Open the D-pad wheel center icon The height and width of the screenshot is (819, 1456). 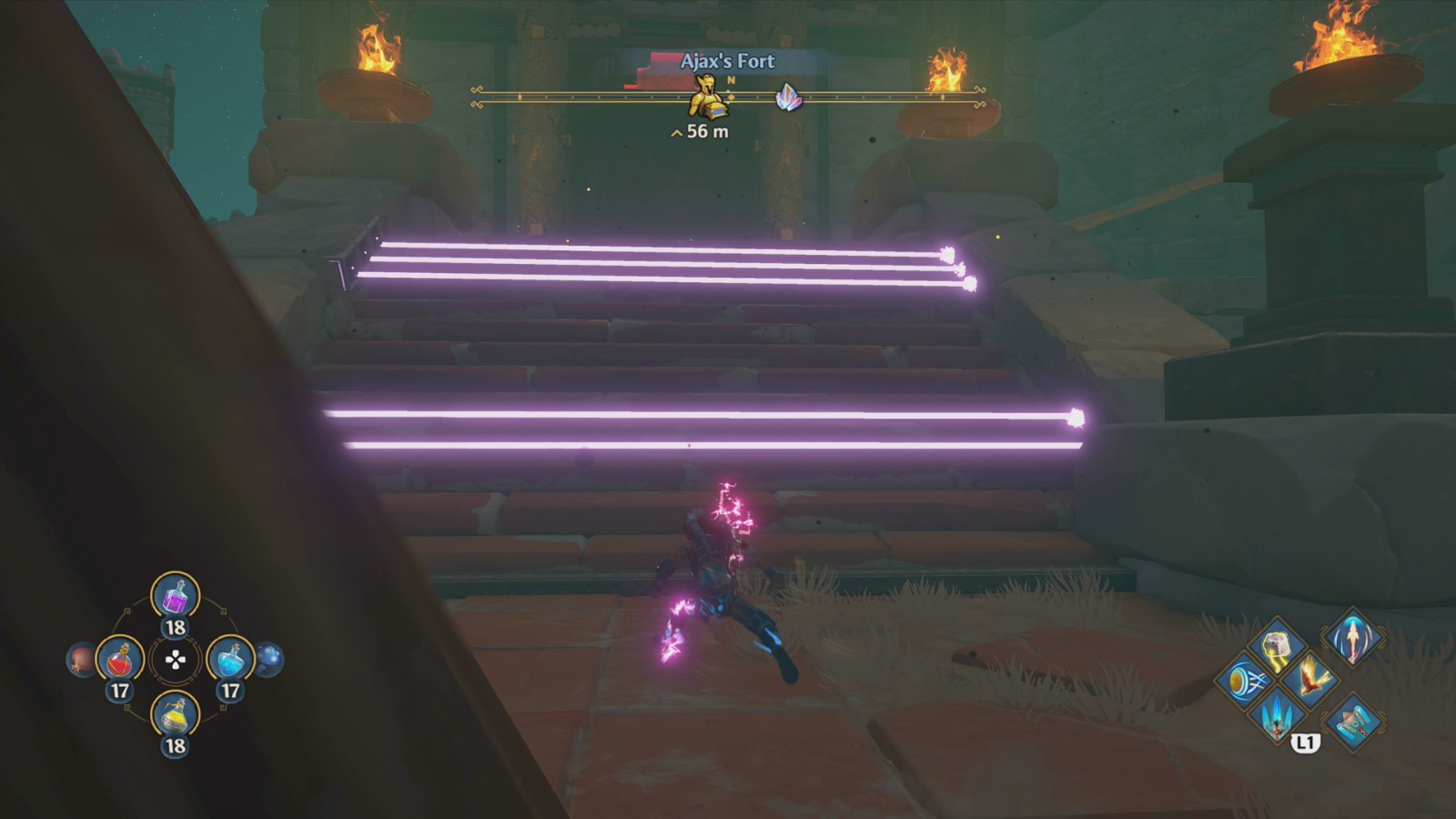point(175,660)
